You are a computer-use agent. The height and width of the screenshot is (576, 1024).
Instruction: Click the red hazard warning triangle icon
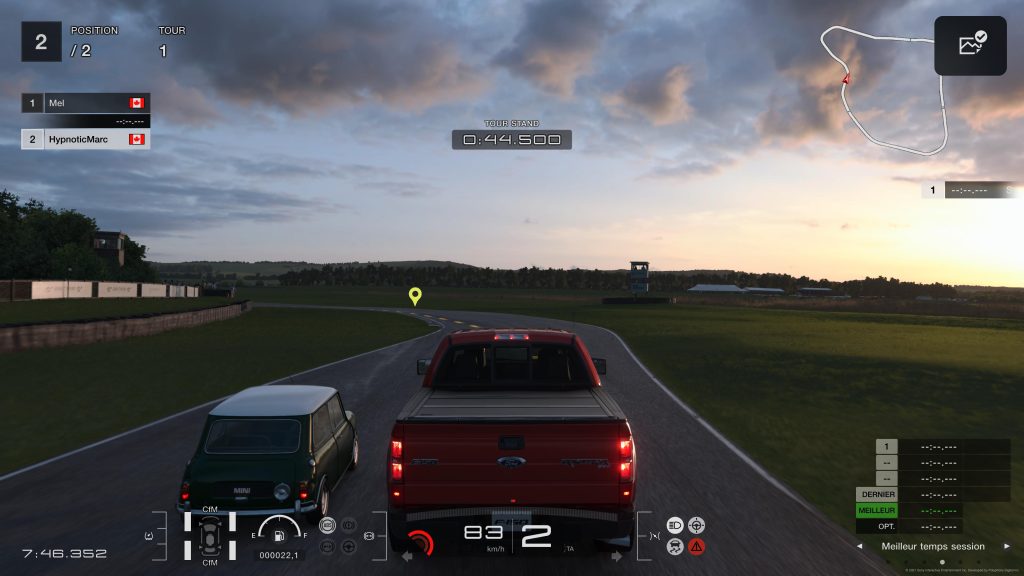click(x=696, y=546)
